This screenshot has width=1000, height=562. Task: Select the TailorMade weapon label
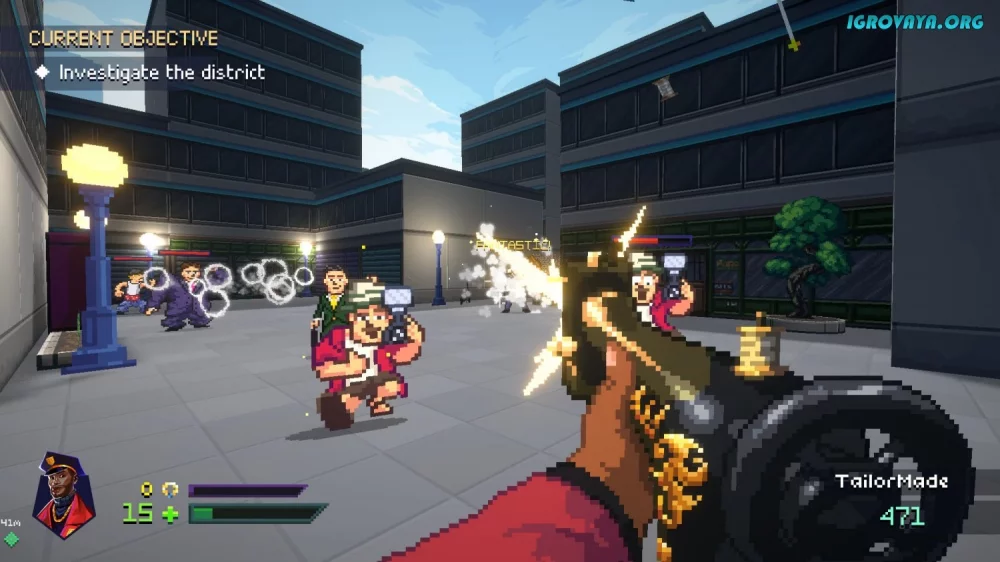click(x=891, y=482)
